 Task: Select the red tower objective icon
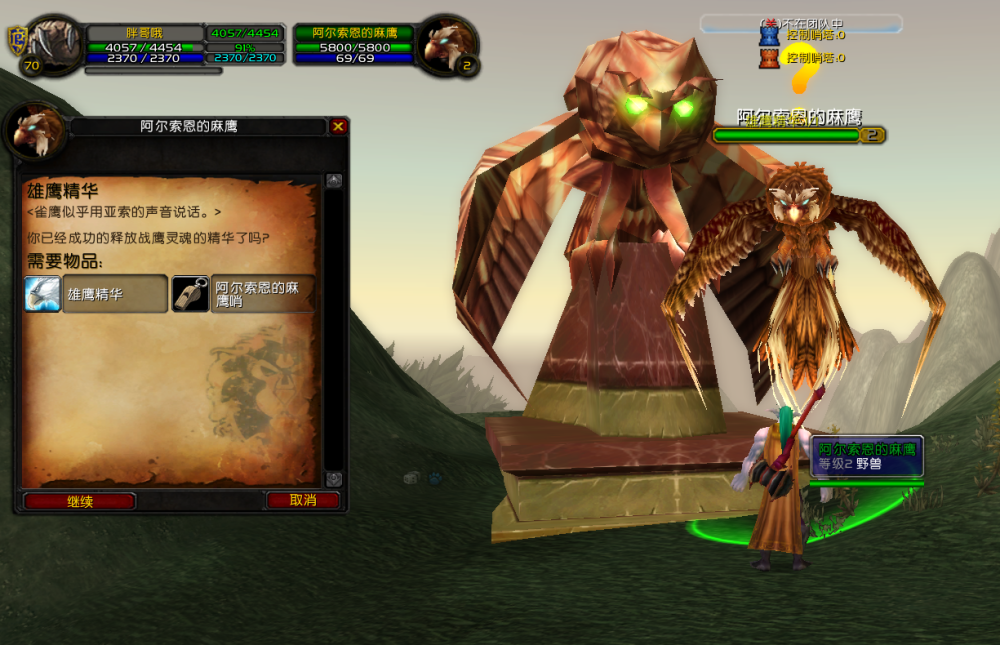(x=769, y=58)
